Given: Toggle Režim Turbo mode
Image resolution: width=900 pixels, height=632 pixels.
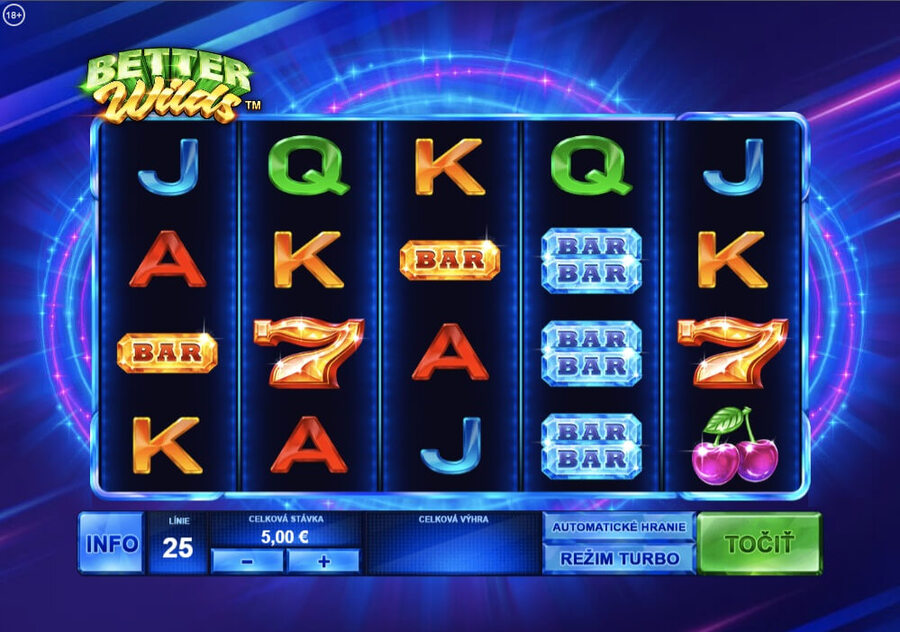Looking at the screenshot, I should point(618,558).
